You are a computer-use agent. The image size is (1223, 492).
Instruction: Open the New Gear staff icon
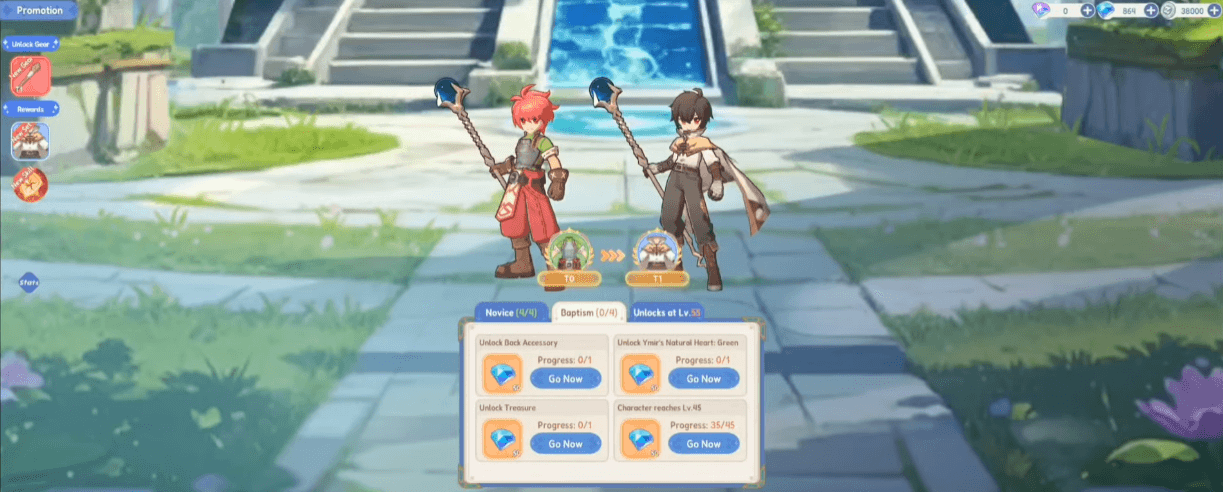click(30, 76)
